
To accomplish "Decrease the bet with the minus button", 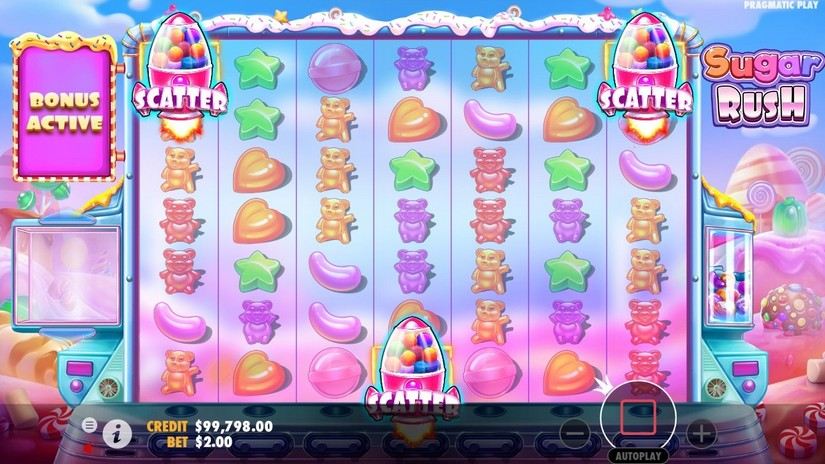I will pyautogui.click(x=573, y=433).
